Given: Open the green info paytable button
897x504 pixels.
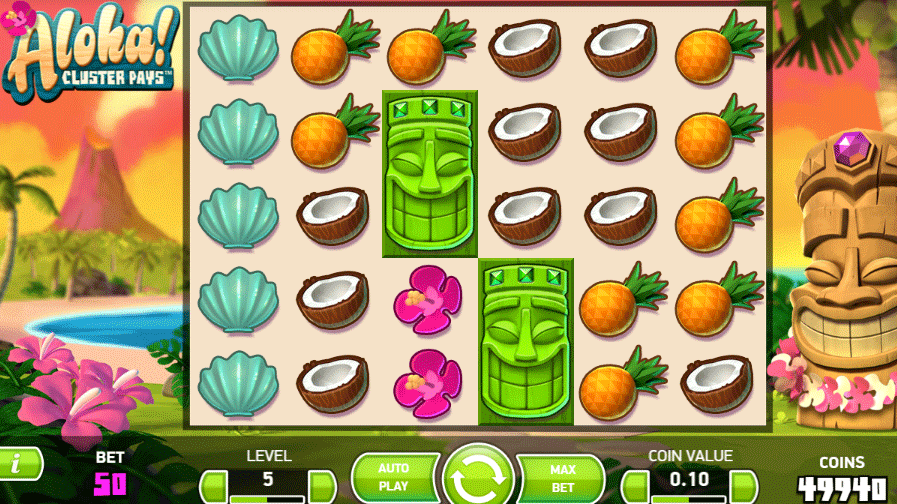Looking at the screenshot, I should [x=18, y=463].
